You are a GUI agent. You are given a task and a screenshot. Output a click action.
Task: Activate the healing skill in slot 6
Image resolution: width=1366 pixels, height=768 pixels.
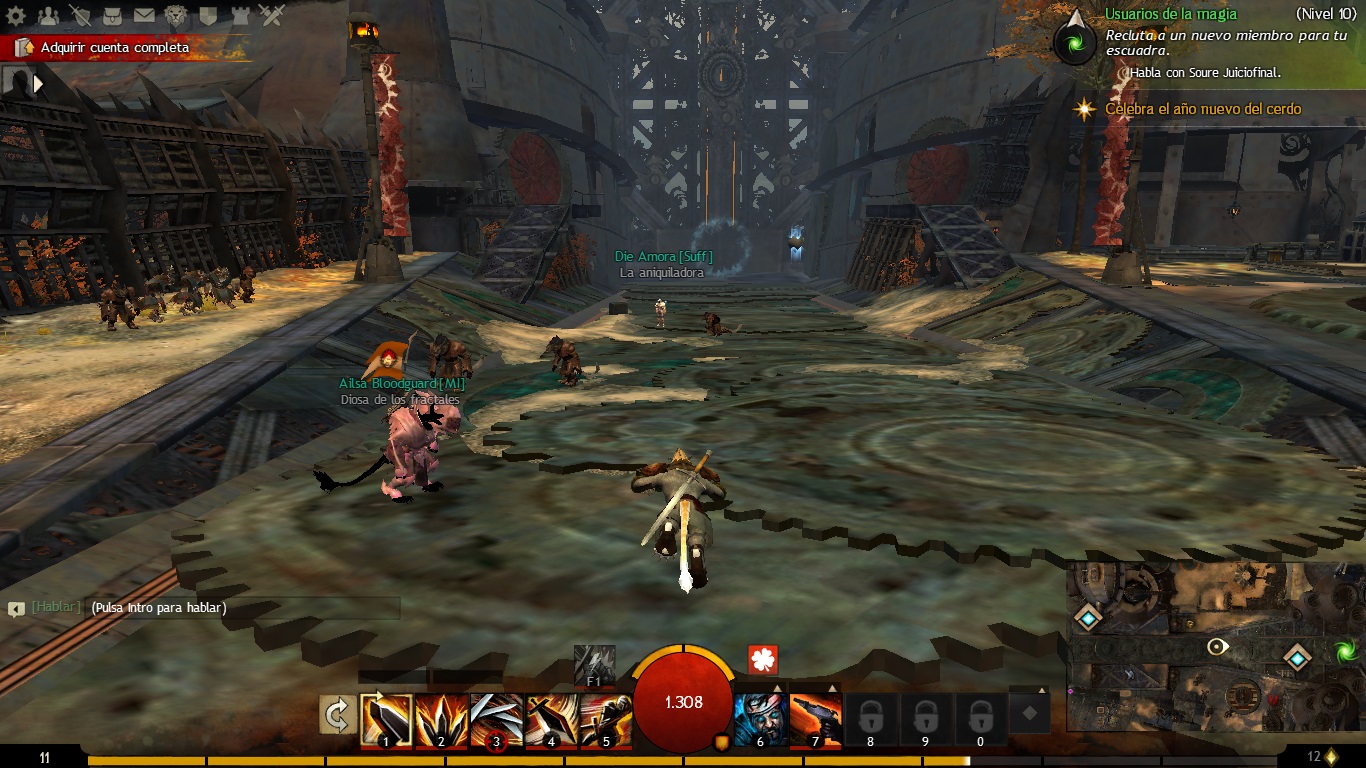pyautogui.click(x=760, y=720)
